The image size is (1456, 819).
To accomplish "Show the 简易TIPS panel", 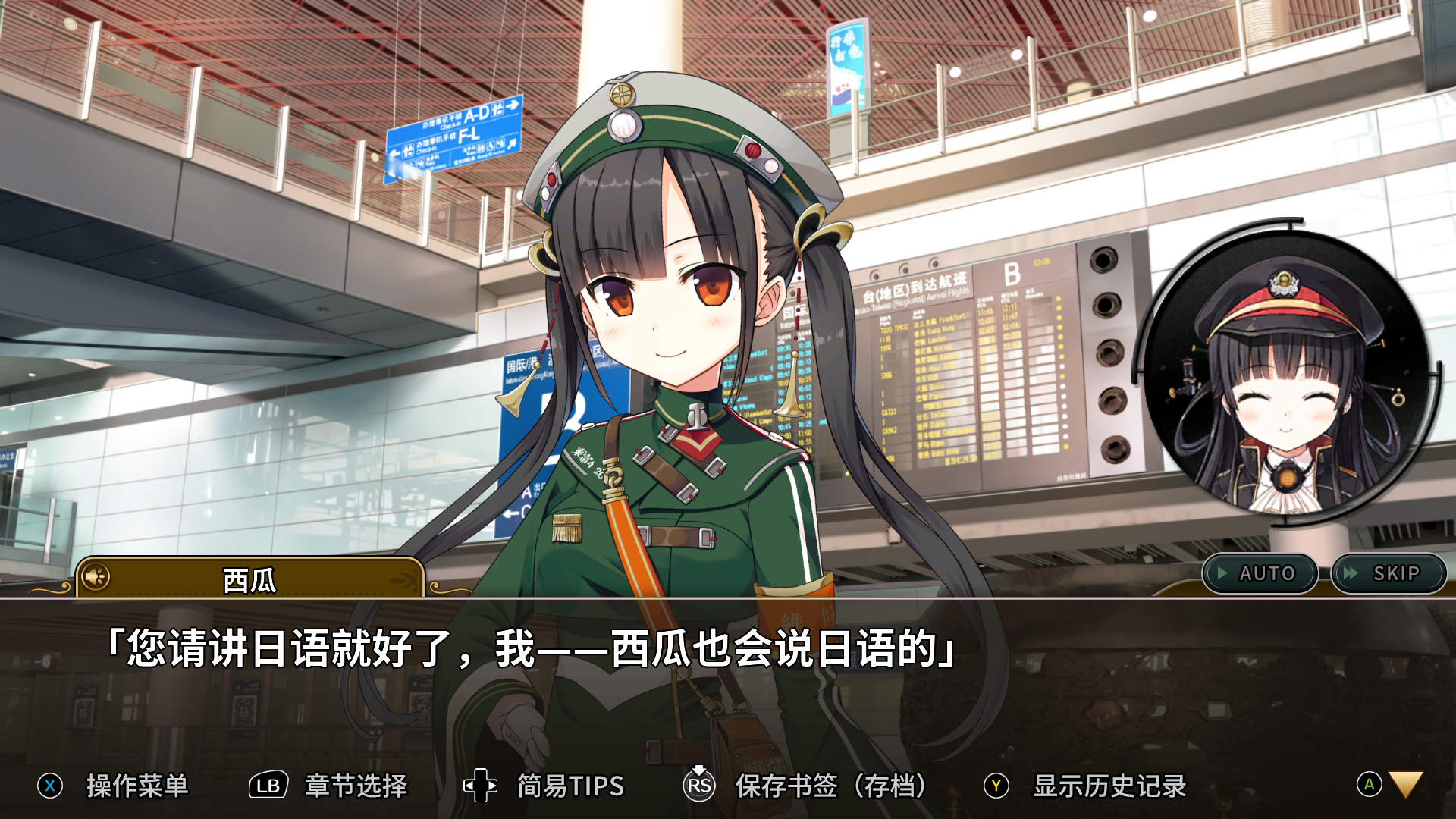I will pos(570,786).
